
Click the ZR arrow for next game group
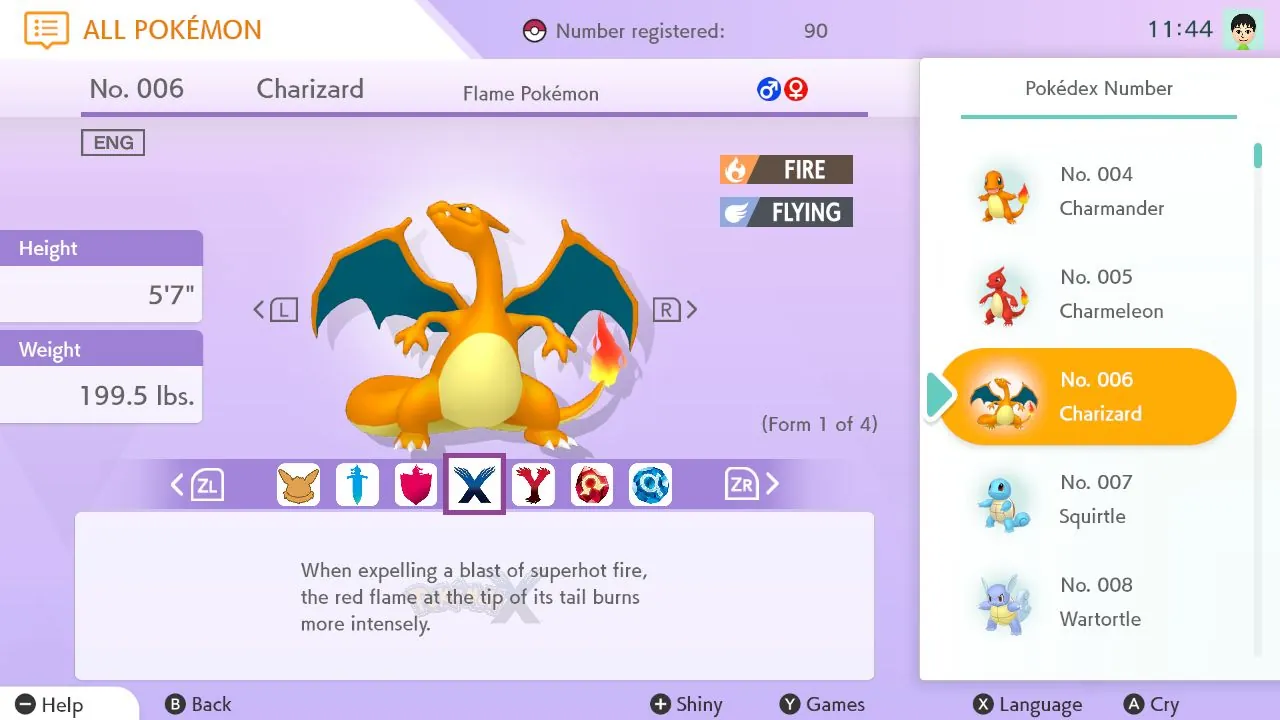point(748,484)
